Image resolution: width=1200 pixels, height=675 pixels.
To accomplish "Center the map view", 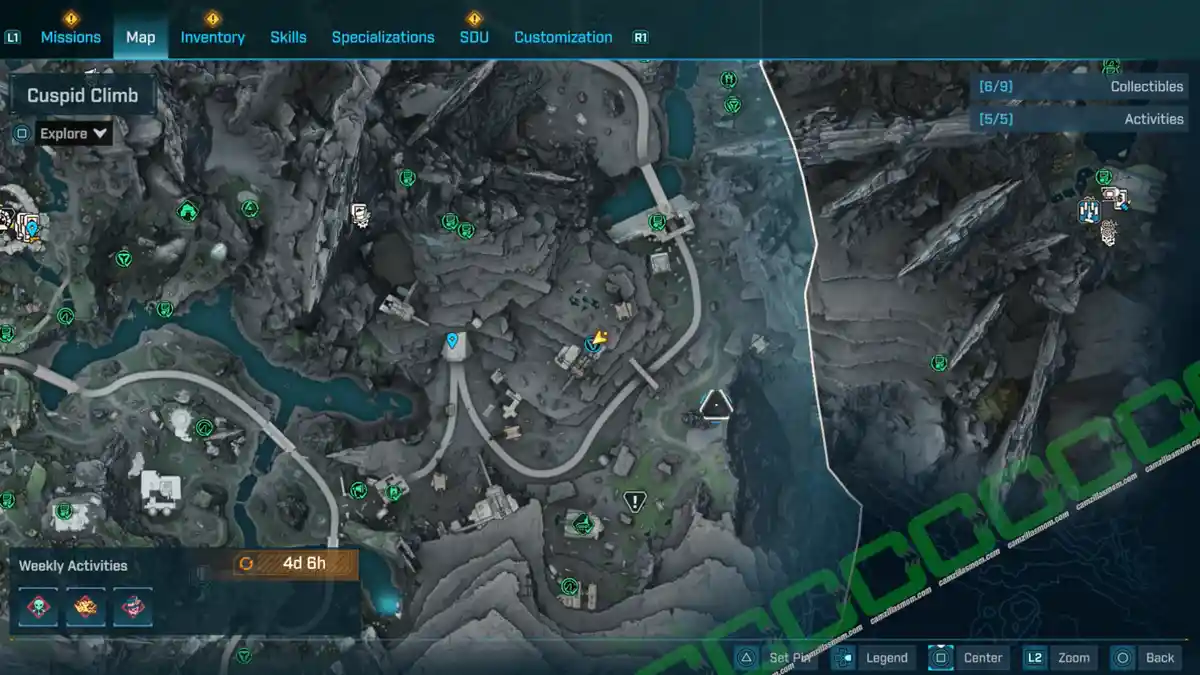I will [x=970, y=657].
